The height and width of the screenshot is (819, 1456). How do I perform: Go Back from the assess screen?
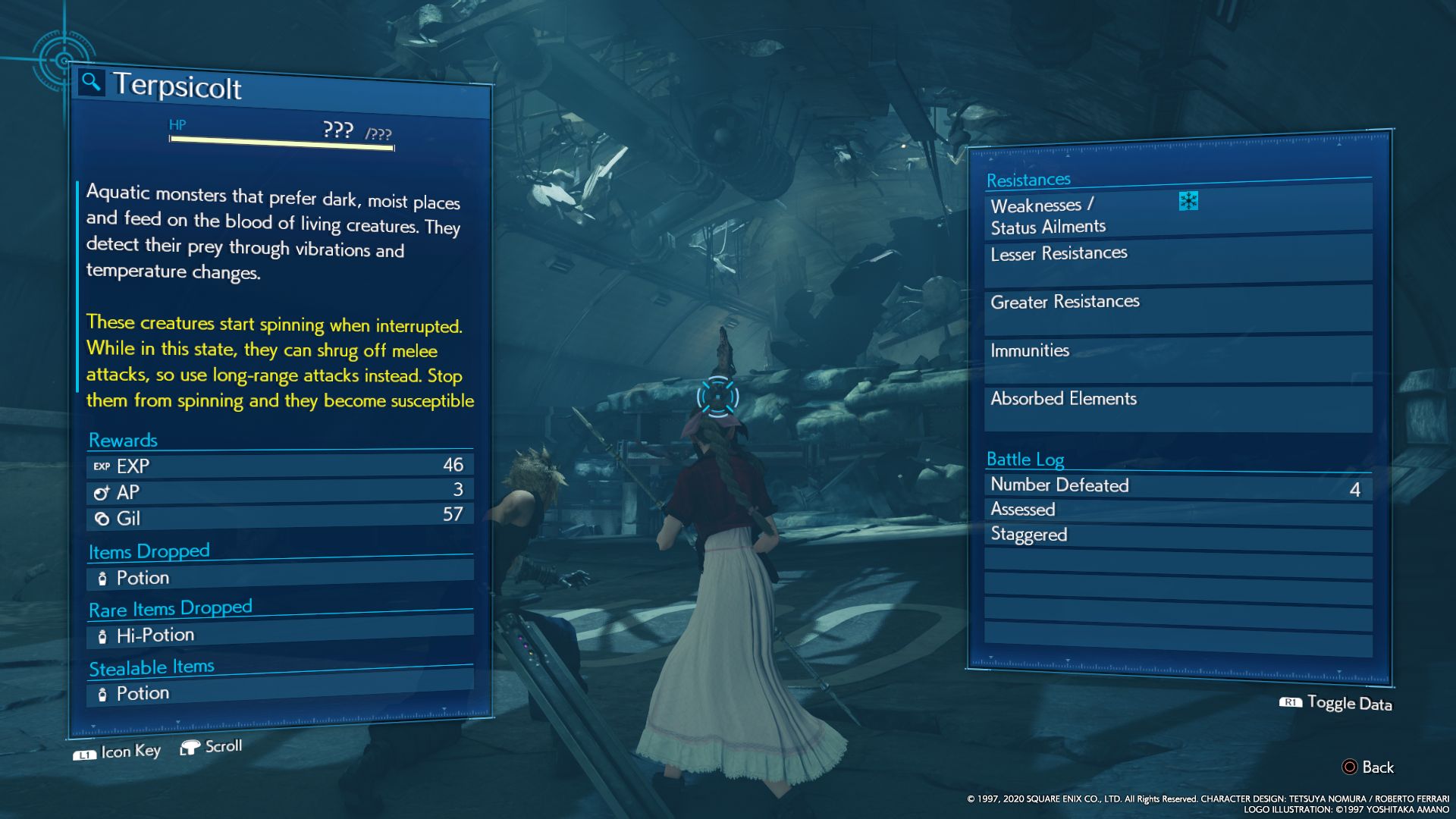click(x=1368, y=767)
